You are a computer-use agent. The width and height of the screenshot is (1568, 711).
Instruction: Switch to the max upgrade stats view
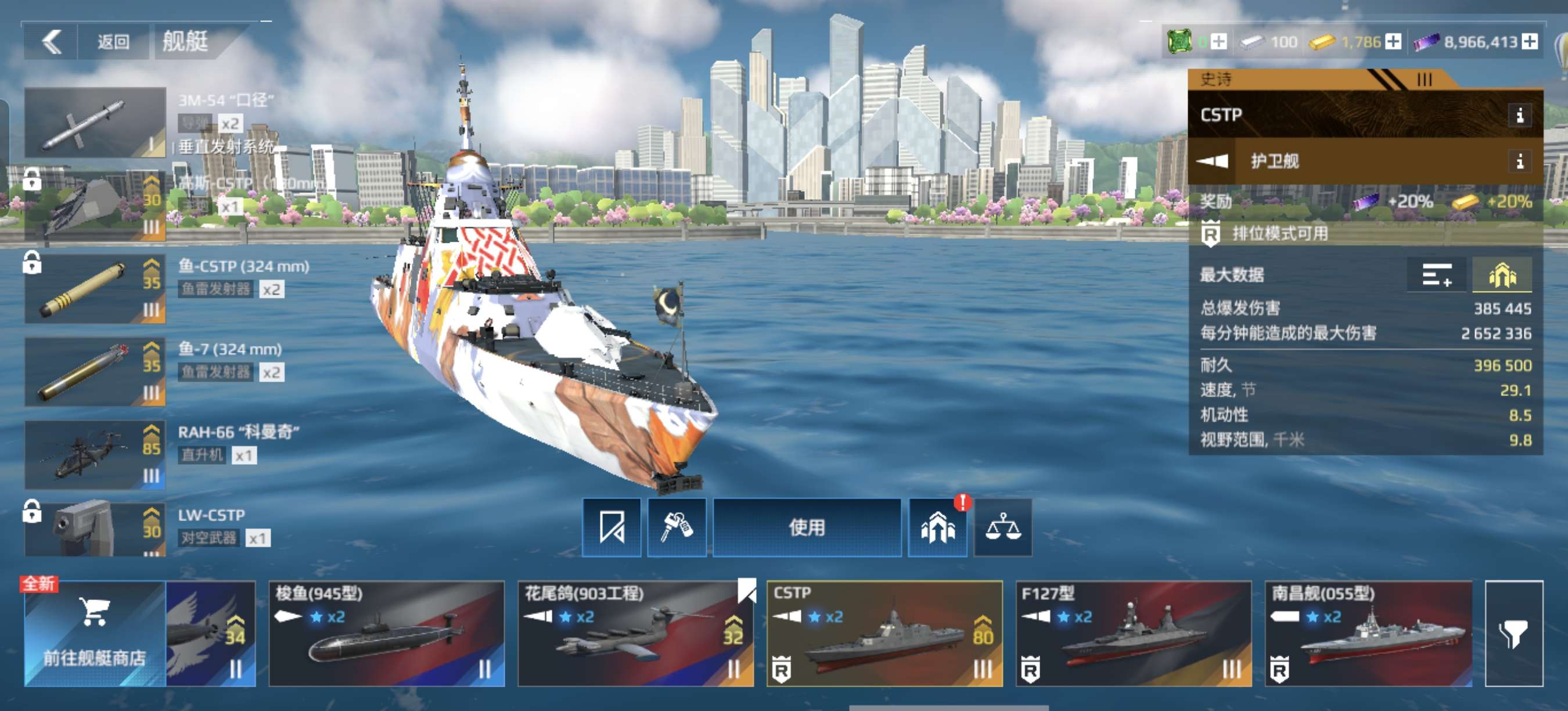point(1502,276)
